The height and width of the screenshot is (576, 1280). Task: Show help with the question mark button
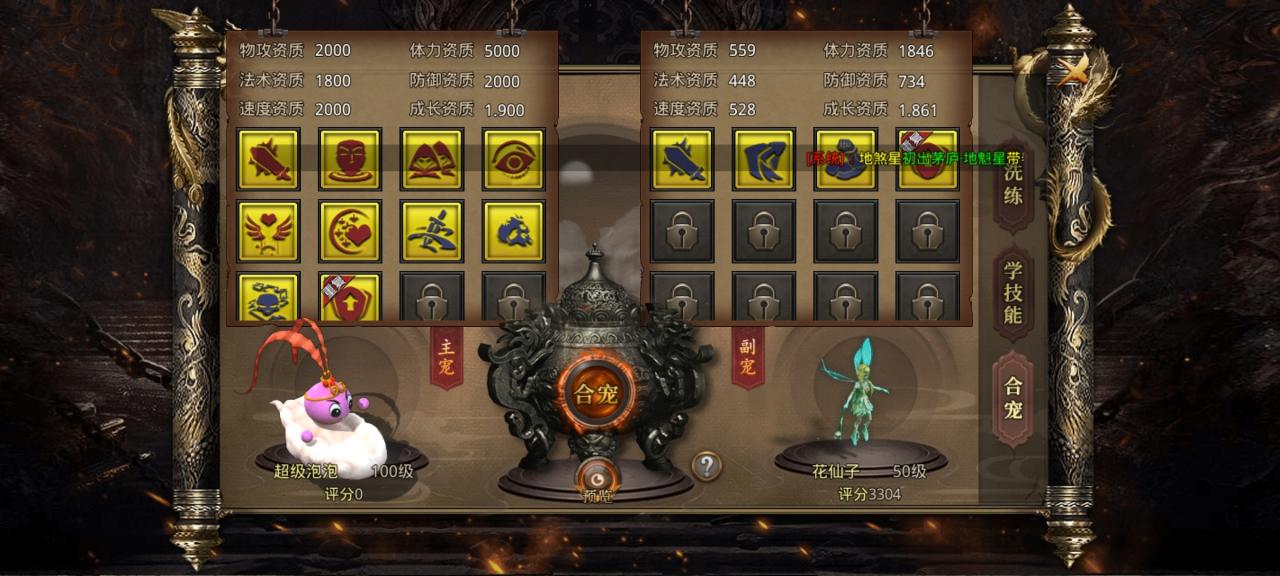pyautogui.click(x=707, y=465)
